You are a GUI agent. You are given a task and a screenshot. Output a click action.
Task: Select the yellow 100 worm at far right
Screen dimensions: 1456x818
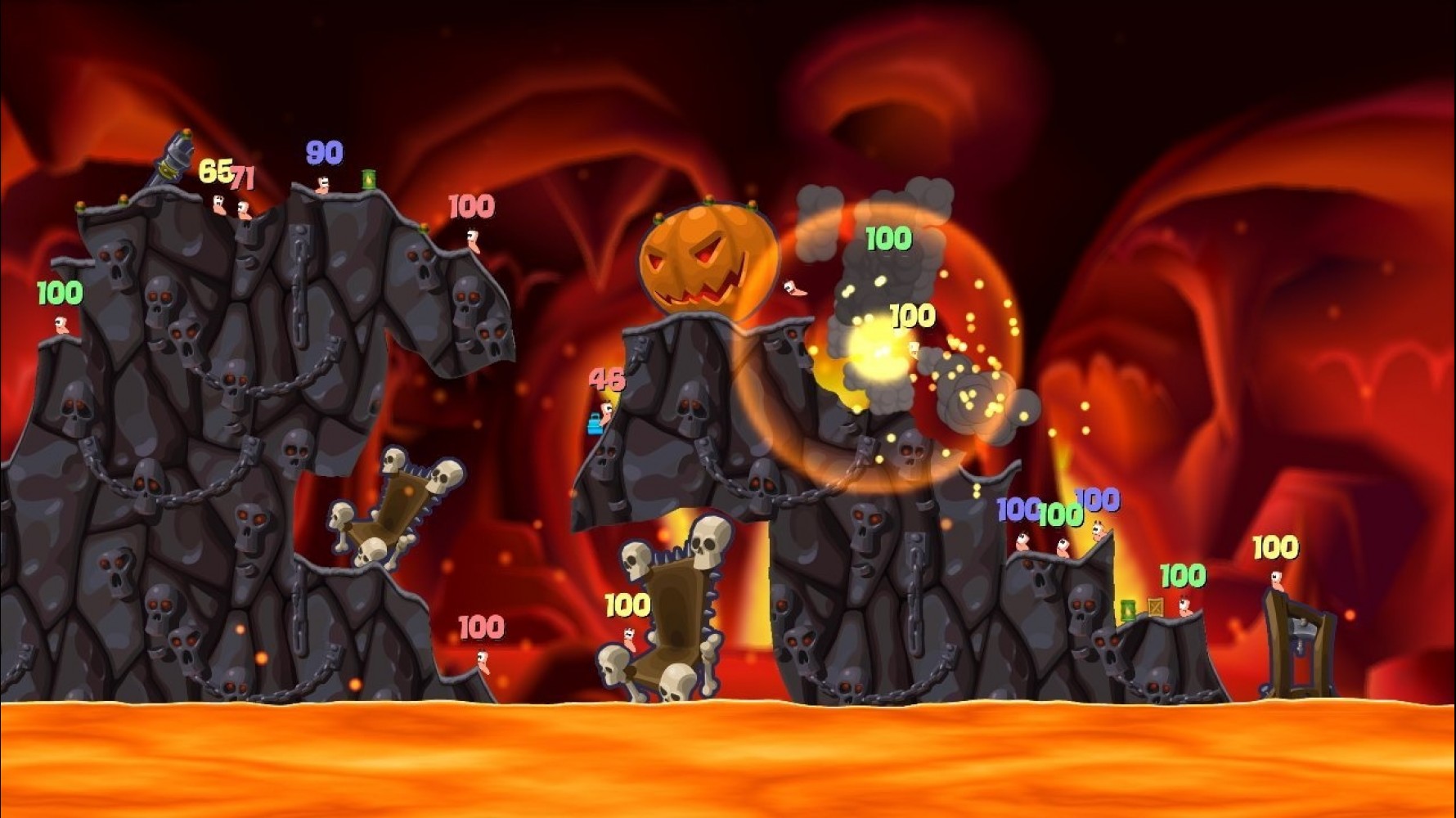[1278, 581]
